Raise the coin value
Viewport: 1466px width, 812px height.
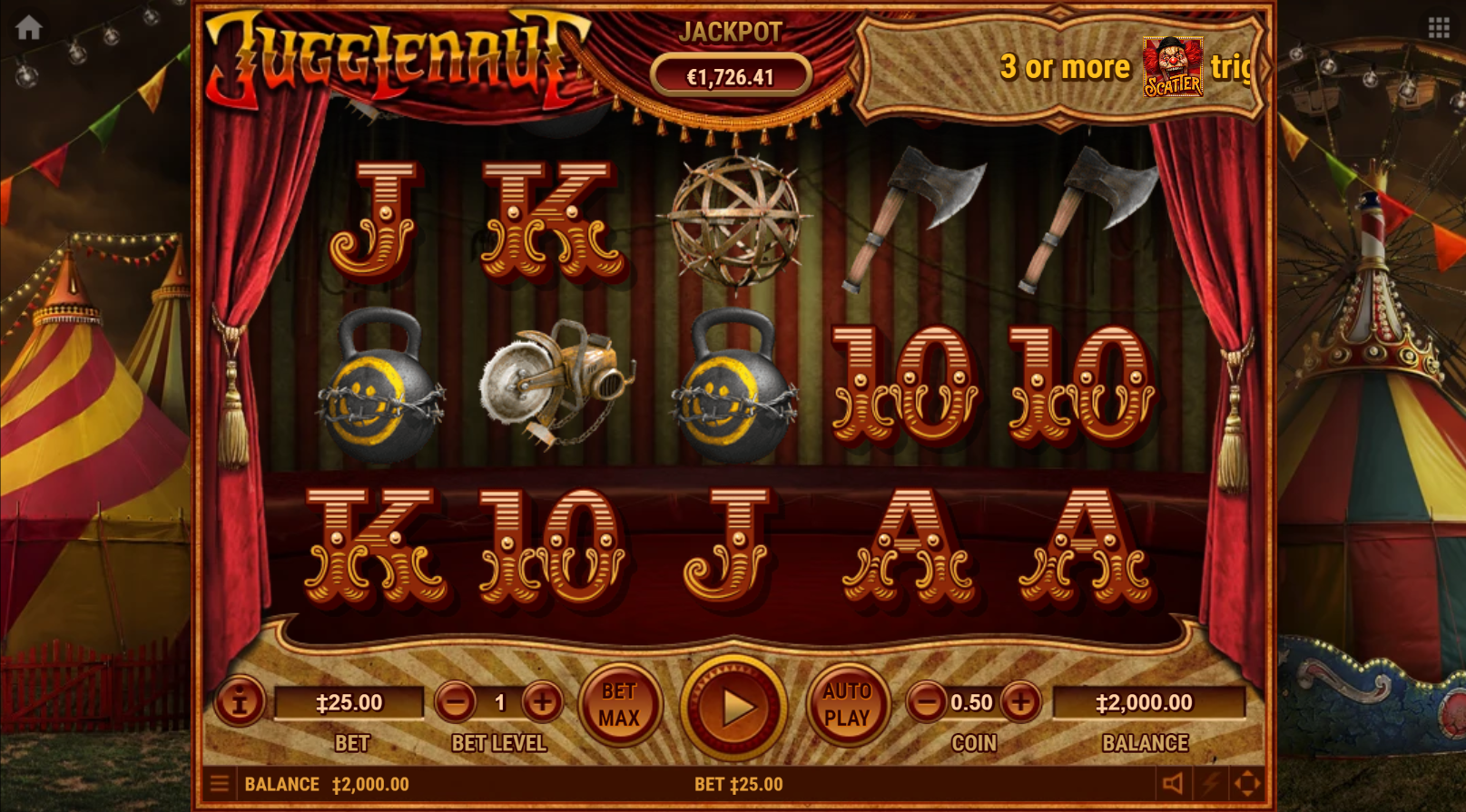click(1021, 702)
